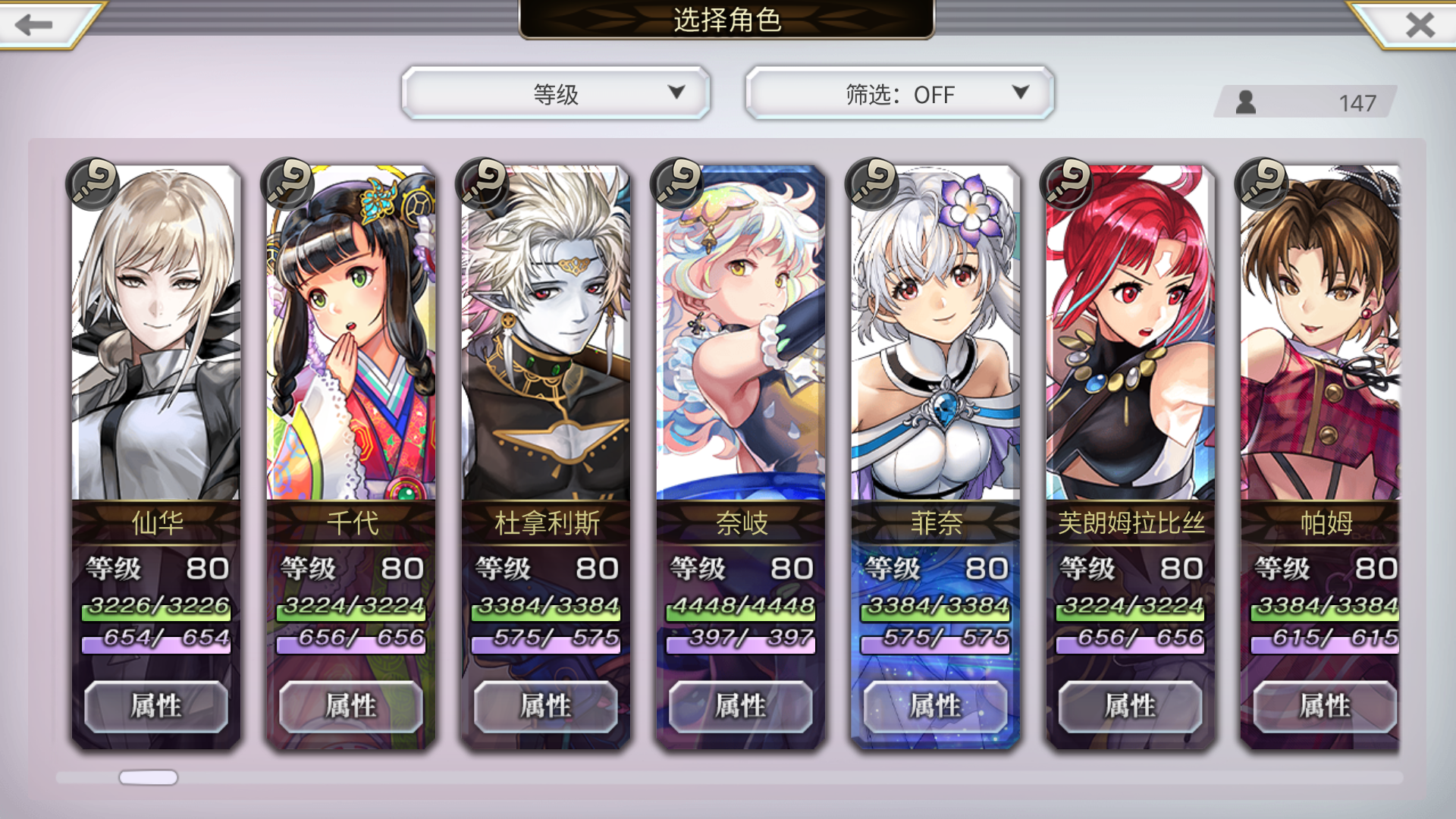The height and width of the screenshot is (819, 1456).
Task: Toggle the 筛选 filter from OFF
Action: [x=899, y=94]
